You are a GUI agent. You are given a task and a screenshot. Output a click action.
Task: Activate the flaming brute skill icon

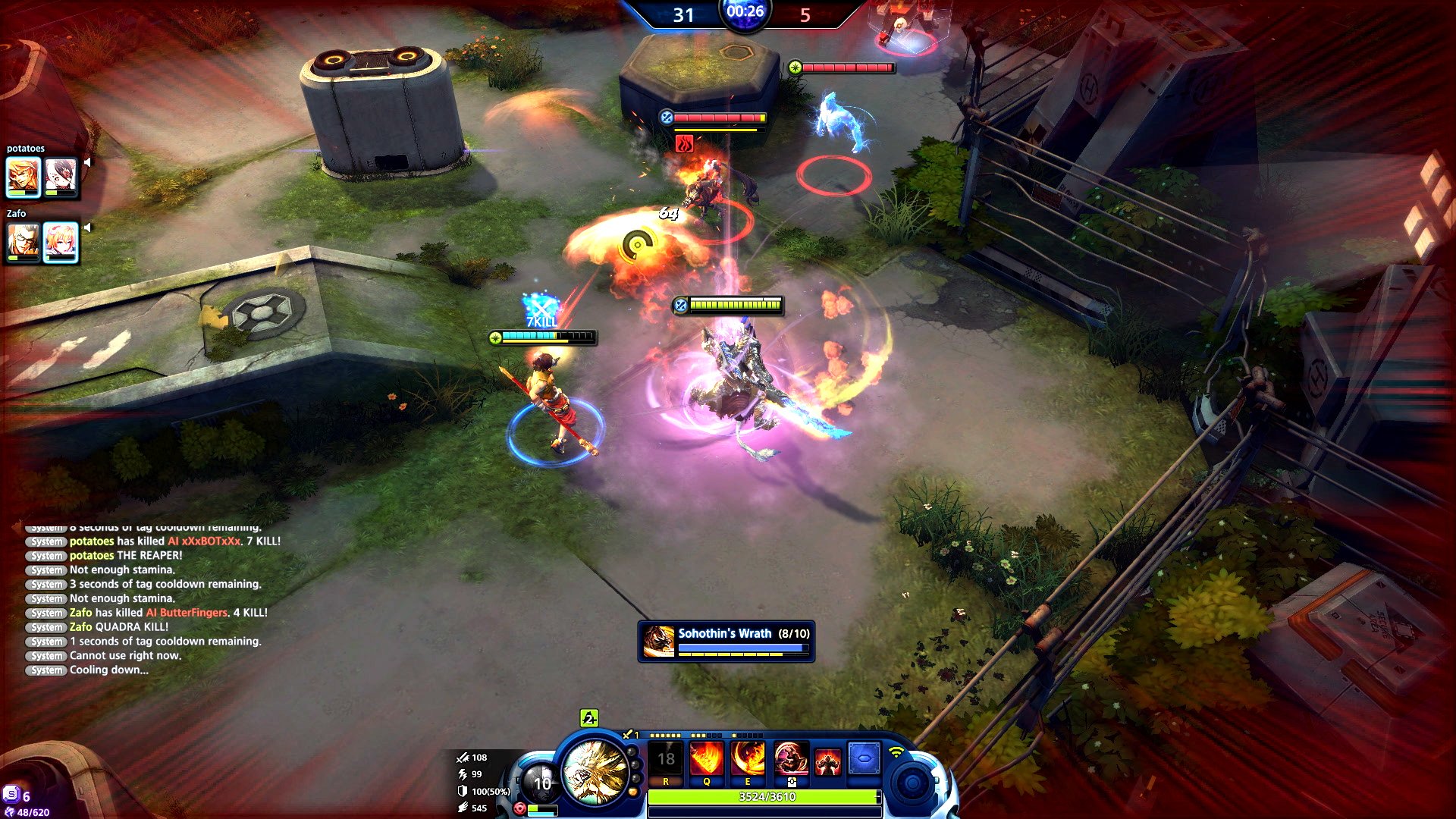828,761
